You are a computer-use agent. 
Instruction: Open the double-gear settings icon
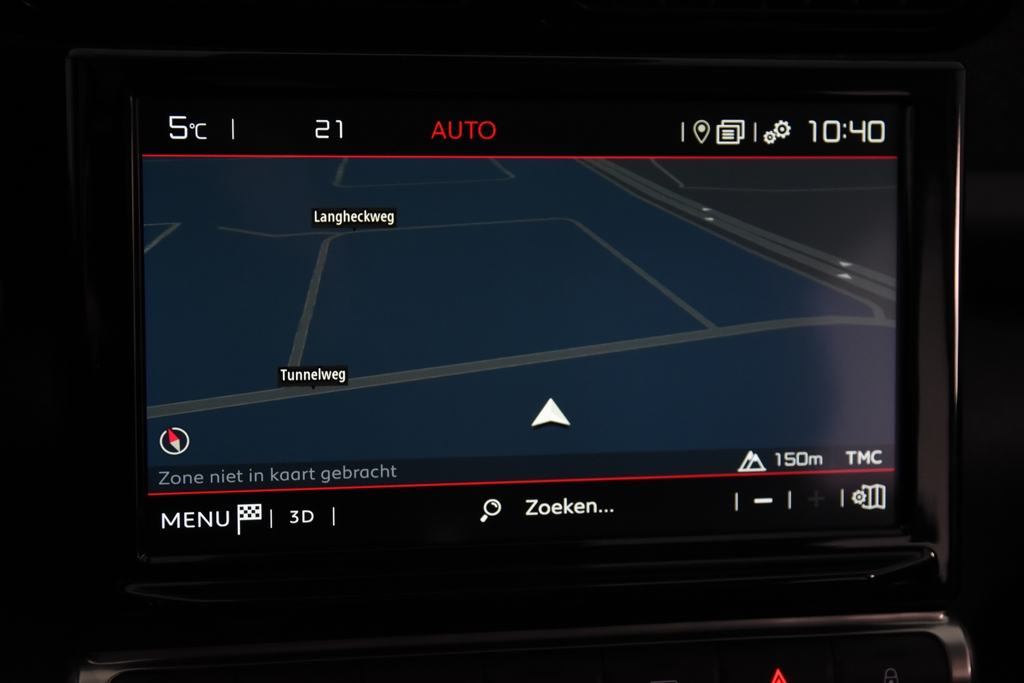(777, 132)
